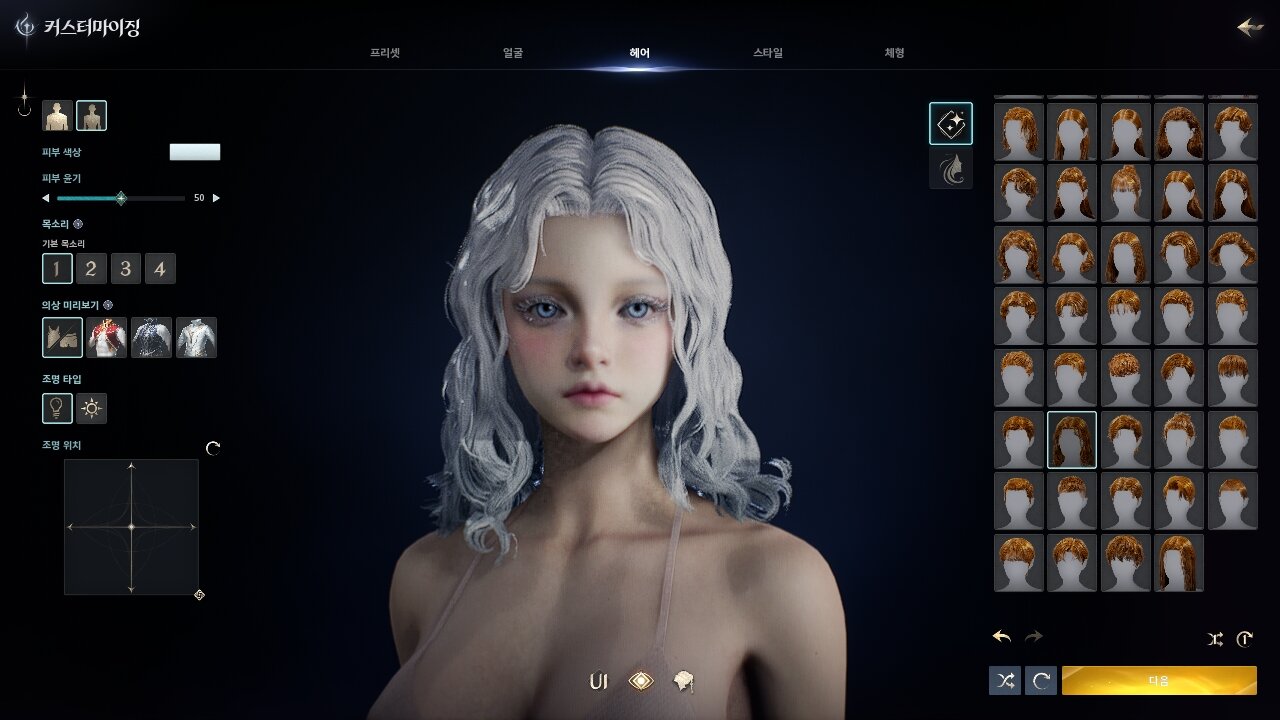Undo the last customization change

(1001, 637)
